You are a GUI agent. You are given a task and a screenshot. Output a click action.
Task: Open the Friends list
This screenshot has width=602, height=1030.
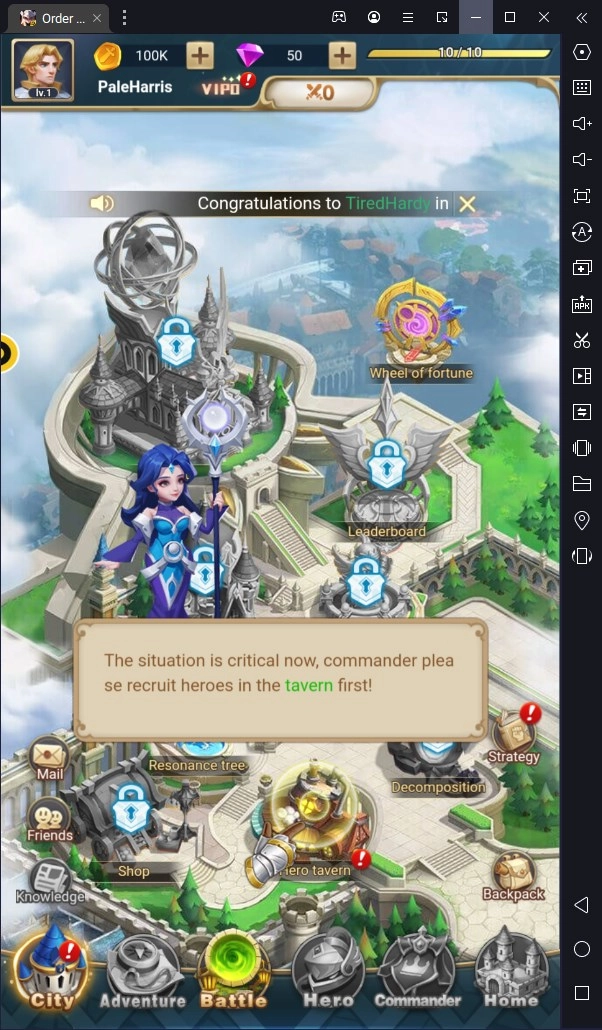tap(50, 818)
